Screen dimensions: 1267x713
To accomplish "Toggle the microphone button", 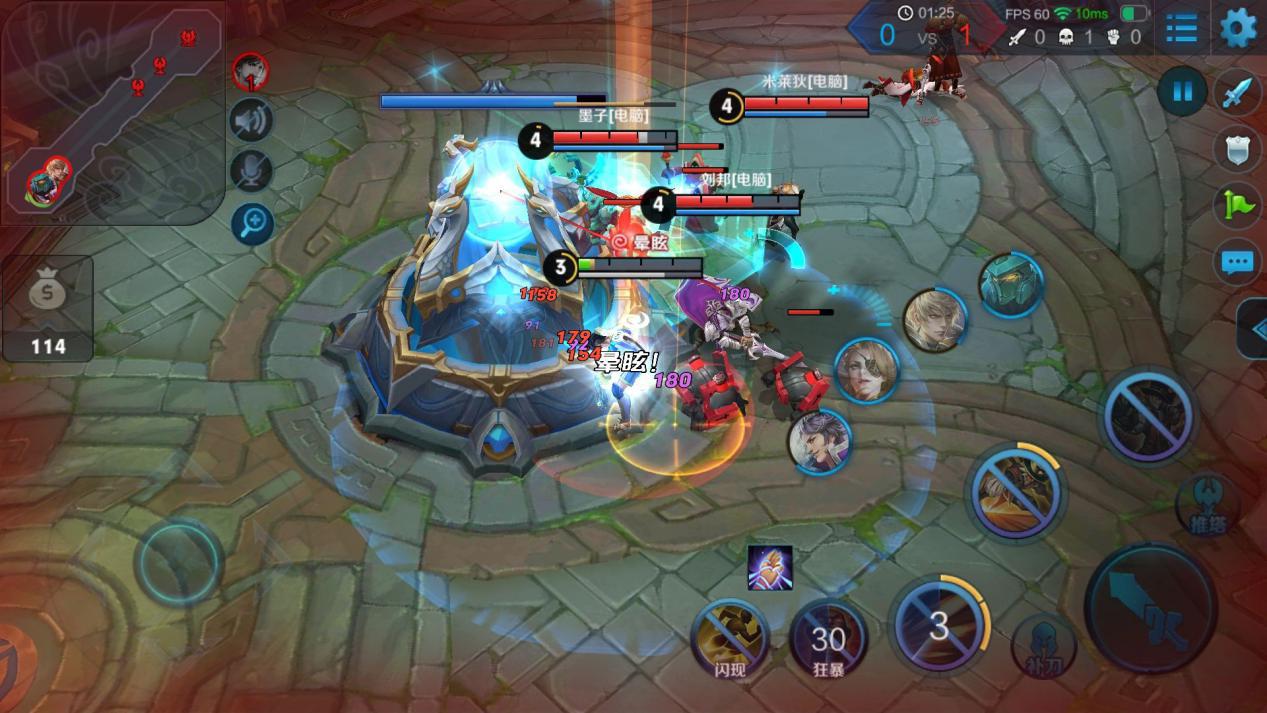I will 251,171.
